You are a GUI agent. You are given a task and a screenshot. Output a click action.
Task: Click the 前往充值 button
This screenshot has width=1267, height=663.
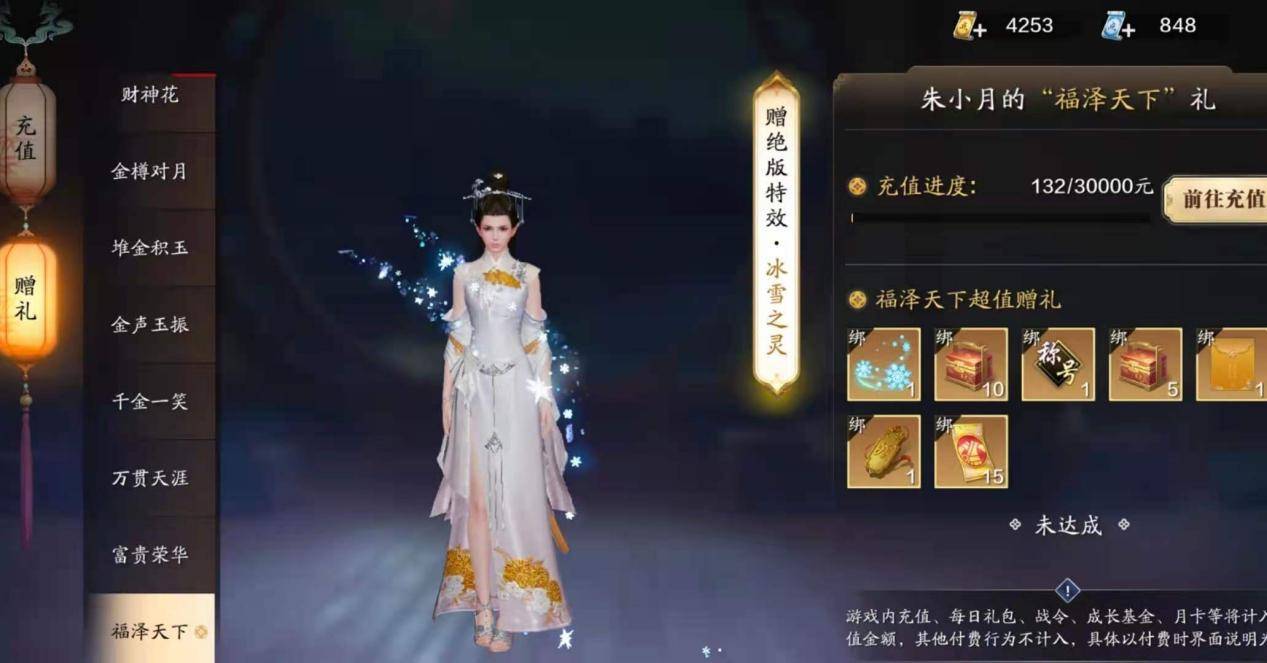click(x=1217, y=198)
